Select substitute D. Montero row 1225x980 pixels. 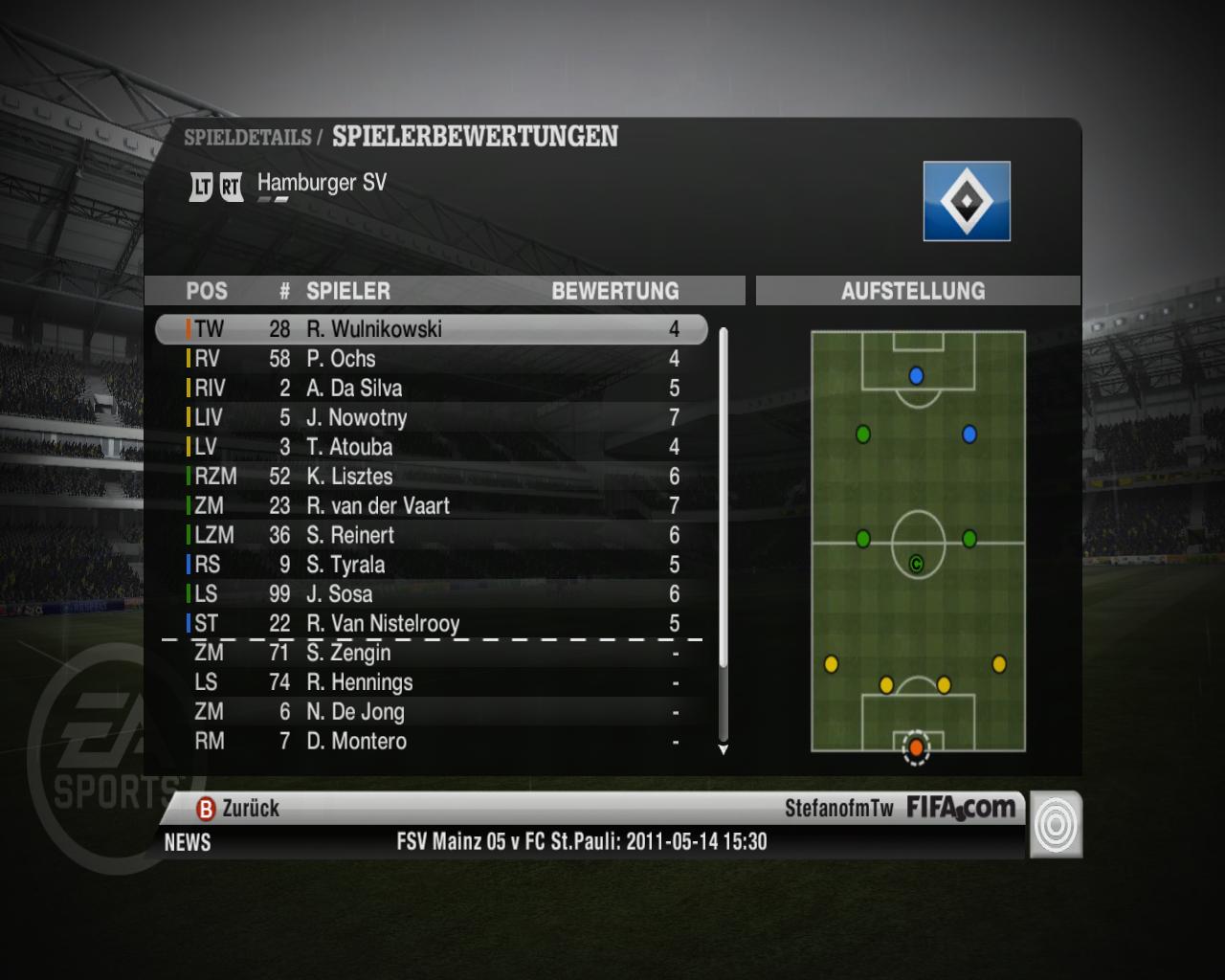(431, 742)
